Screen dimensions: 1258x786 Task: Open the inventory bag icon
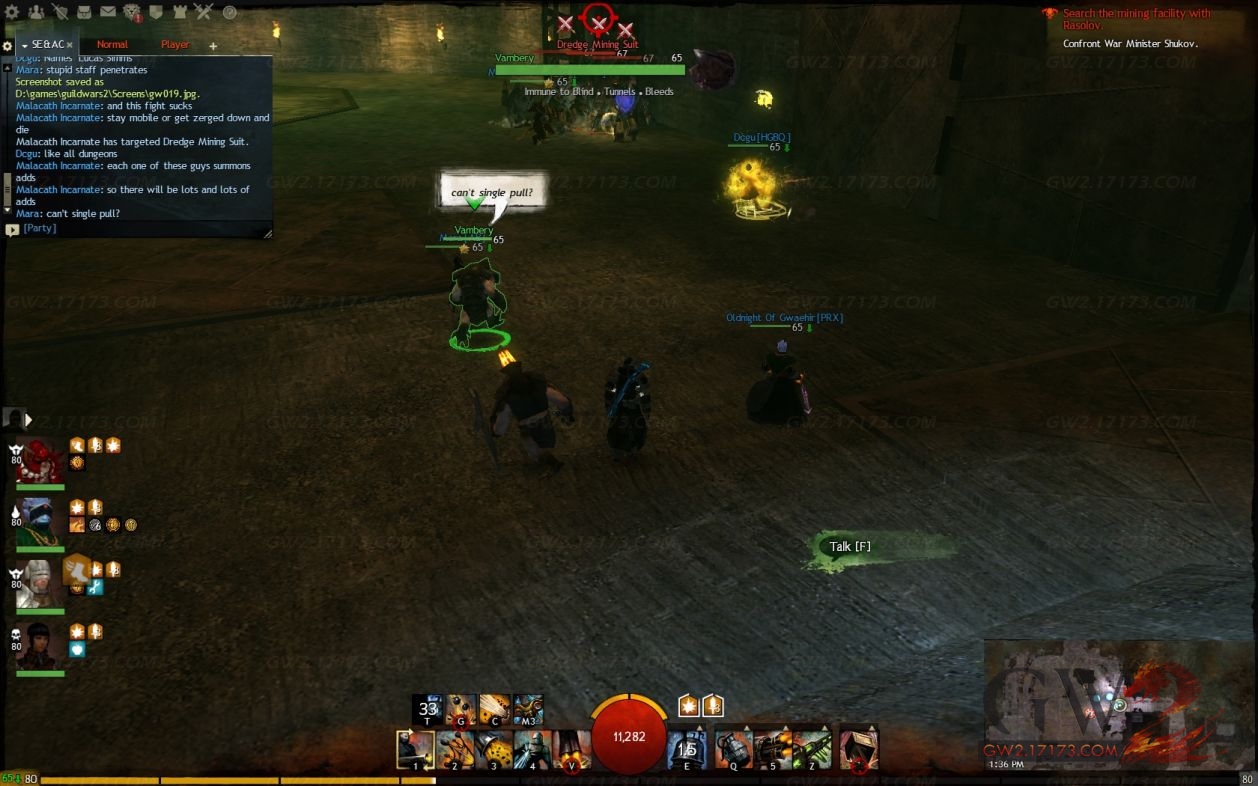(84, 12)
